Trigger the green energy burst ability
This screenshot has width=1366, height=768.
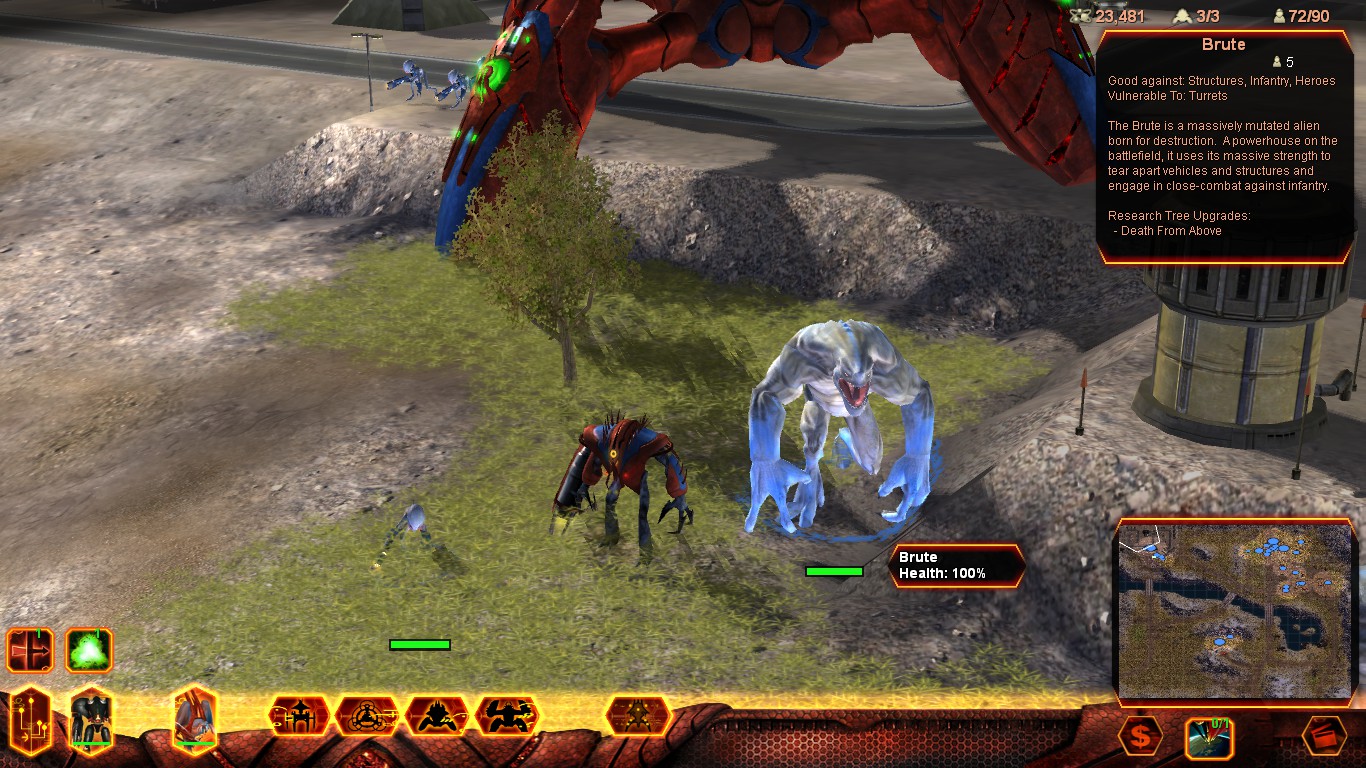pyautogui.click(x=89, y=650)
